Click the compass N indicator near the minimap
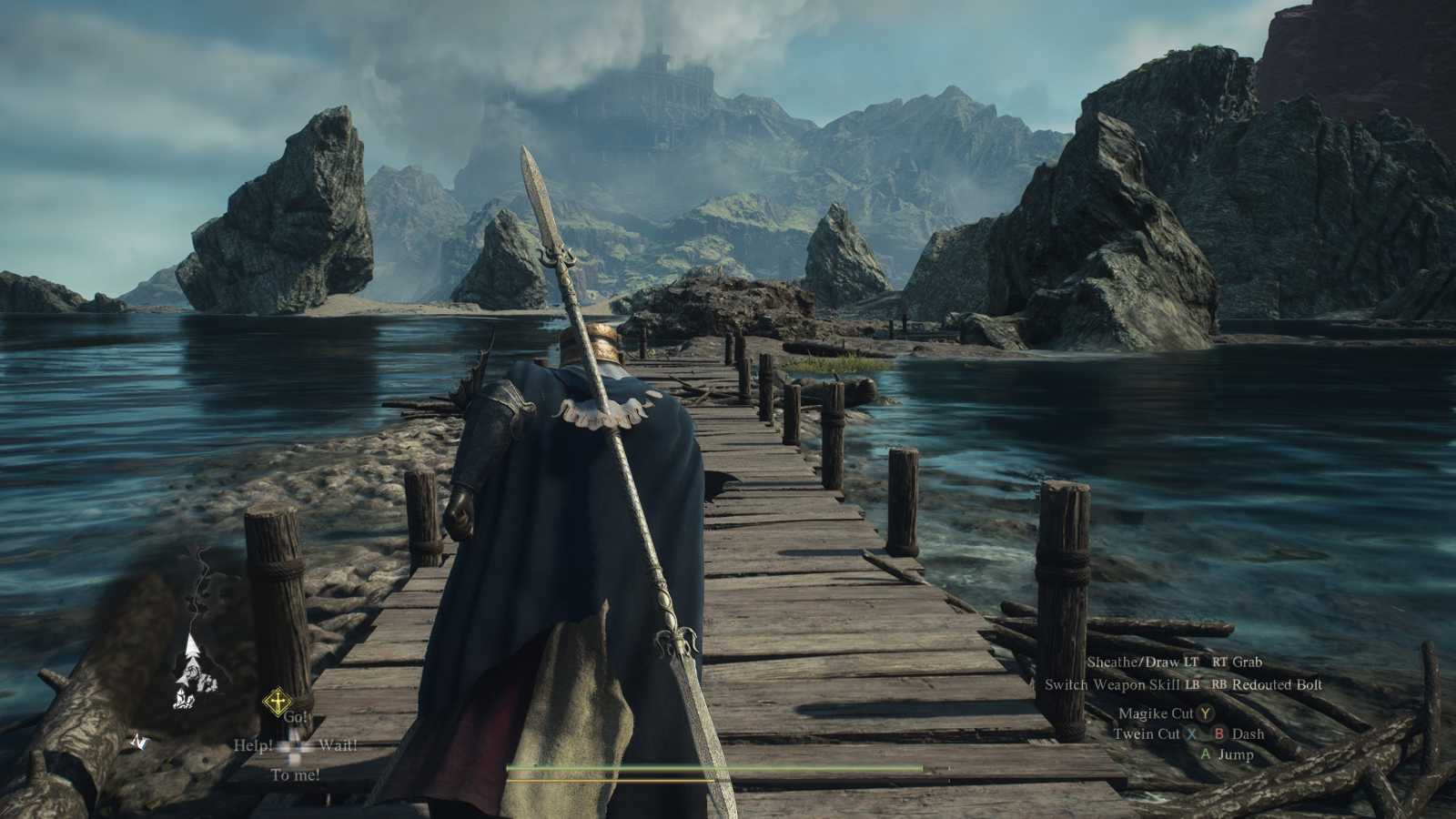This screenshot has width=1456, height=819. [x=138, y=742]
